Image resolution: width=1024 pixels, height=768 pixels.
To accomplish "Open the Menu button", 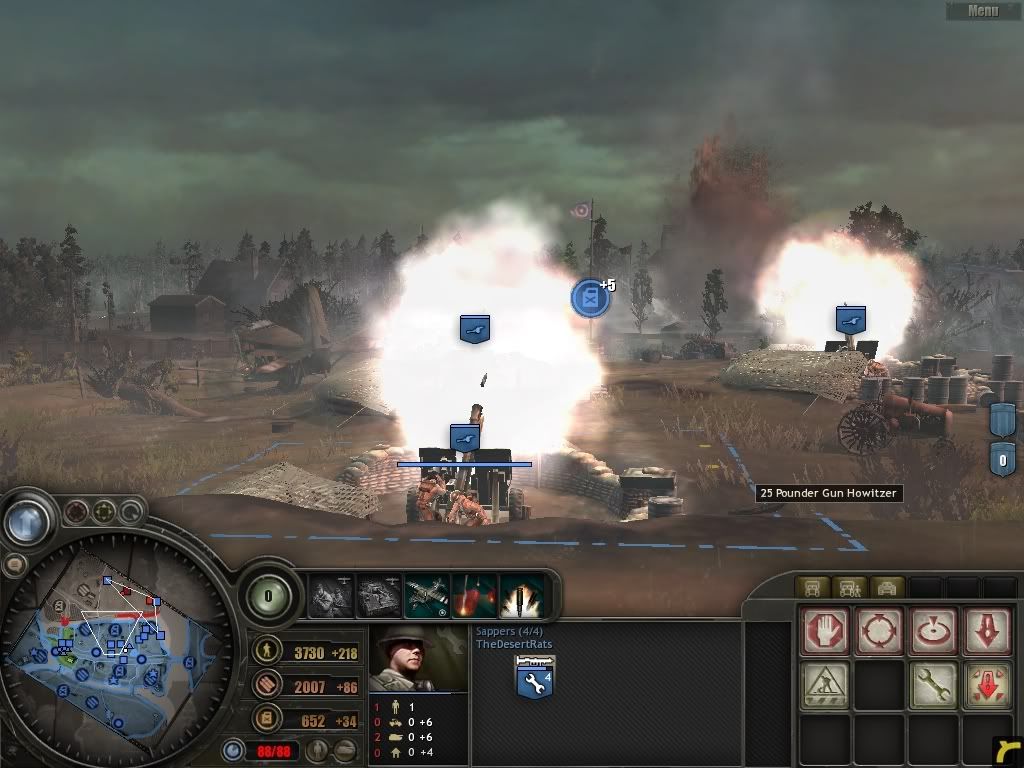I will coord(983,11).
